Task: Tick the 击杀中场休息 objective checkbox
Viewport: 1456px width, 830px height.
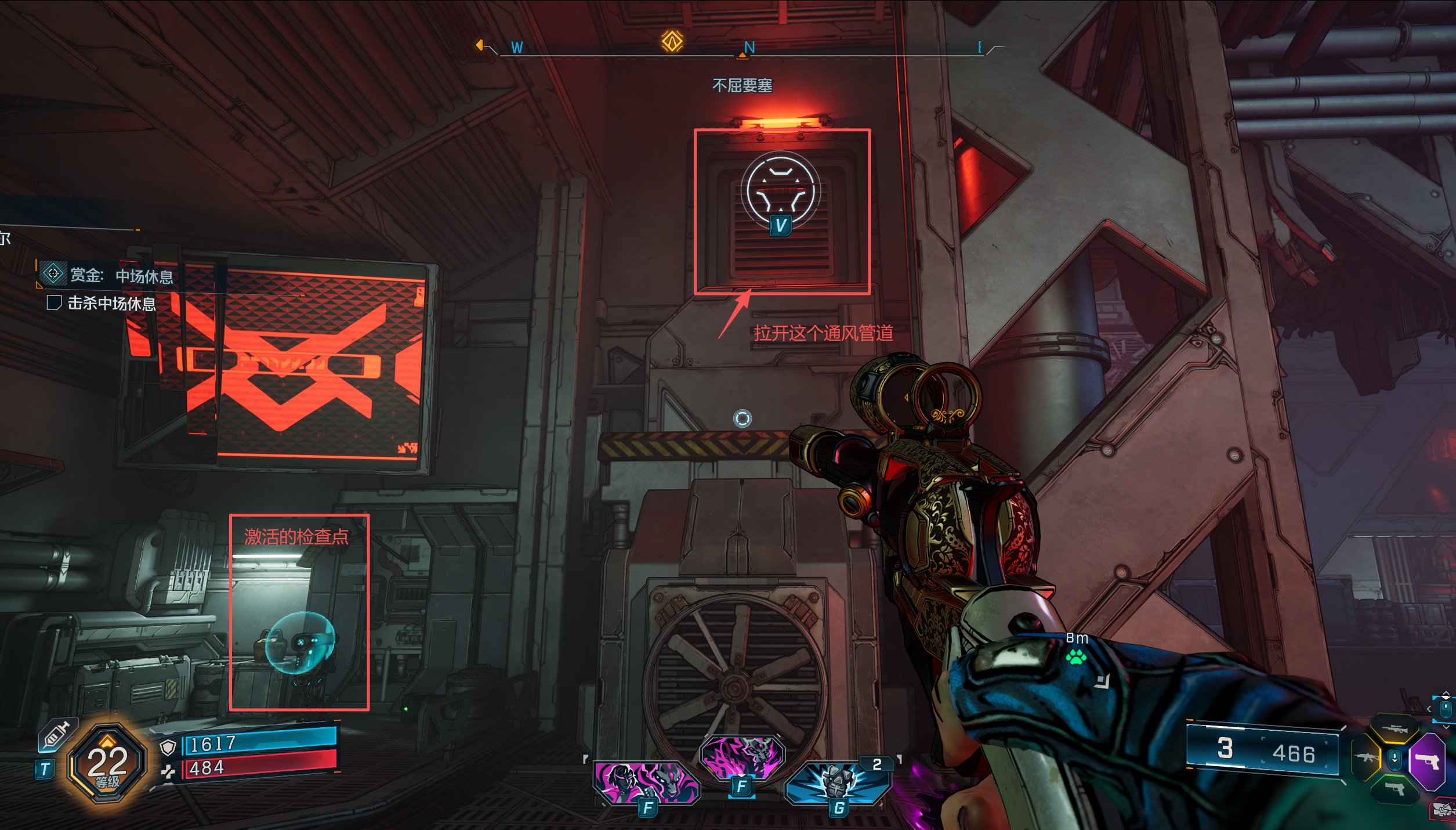Action: pos(54,303)
